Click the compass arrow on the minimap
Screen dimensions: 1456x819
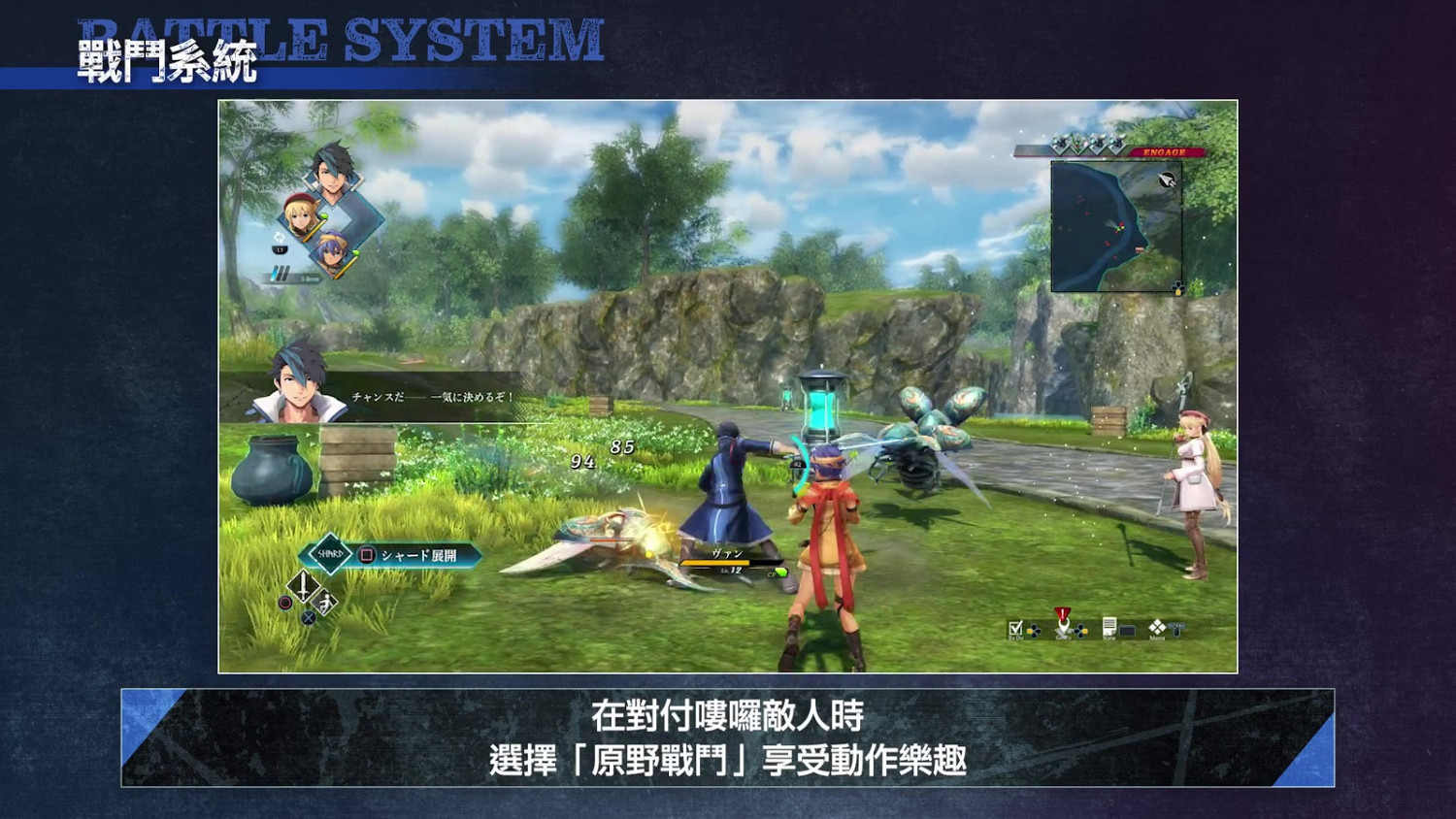(x=1168, y=180)
